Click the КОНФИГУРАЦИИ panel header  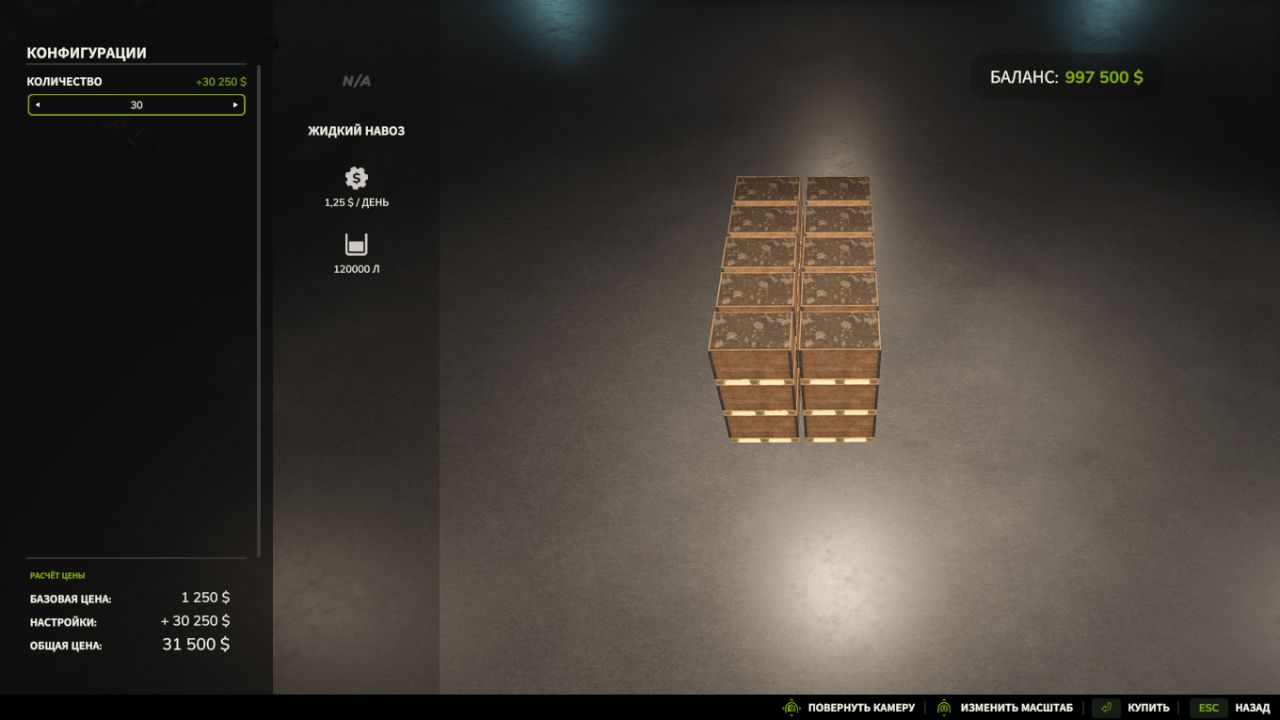[x=87, y=53]
